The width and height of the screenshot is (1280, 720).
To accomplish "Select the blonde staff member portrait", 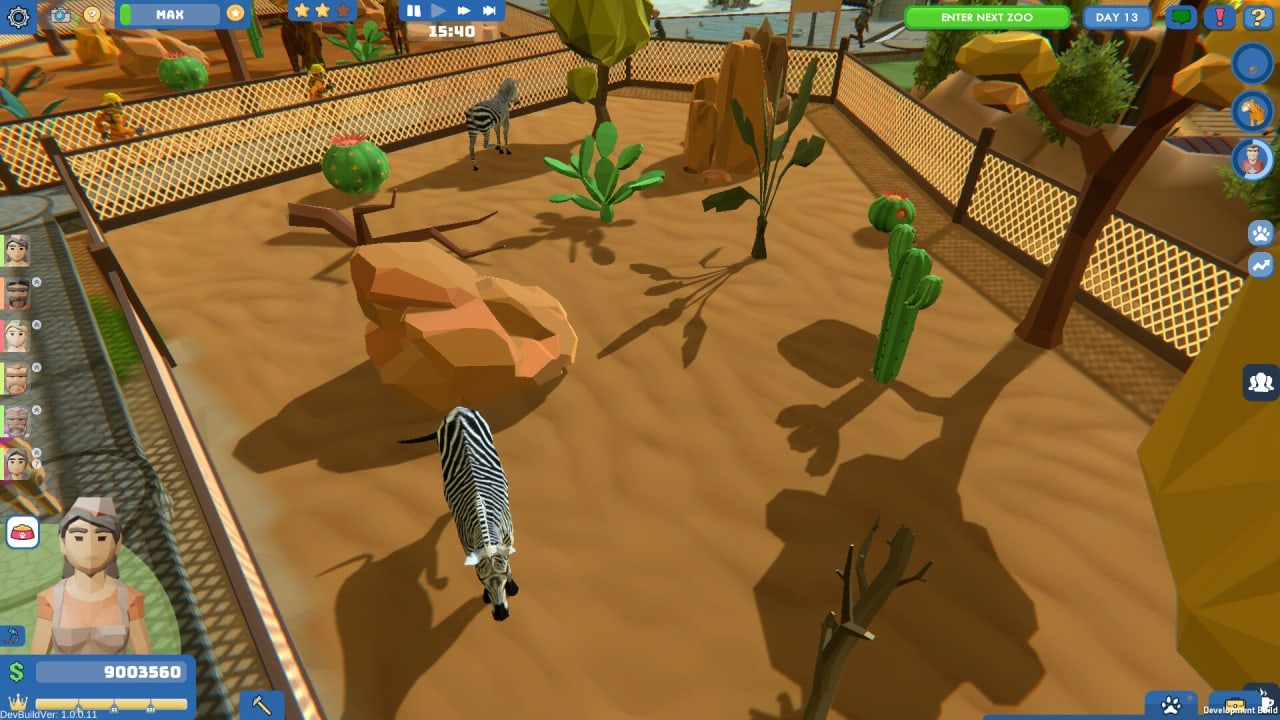I will [x=17, y=336].
